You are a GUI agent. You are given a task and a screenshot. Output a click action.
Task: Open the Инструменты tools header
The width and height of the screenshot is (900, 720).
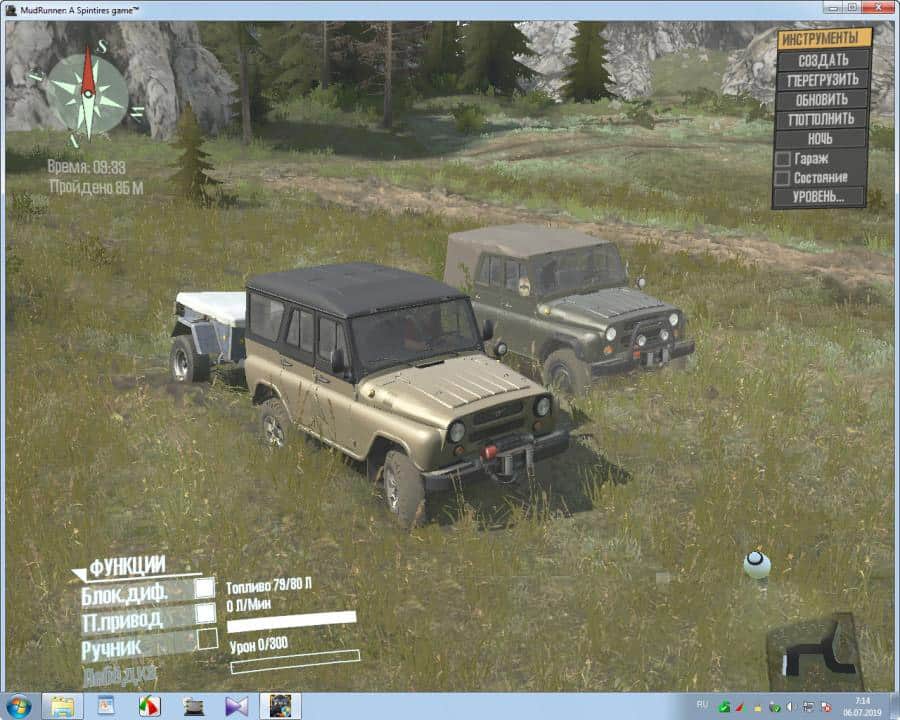click(824, 39)
